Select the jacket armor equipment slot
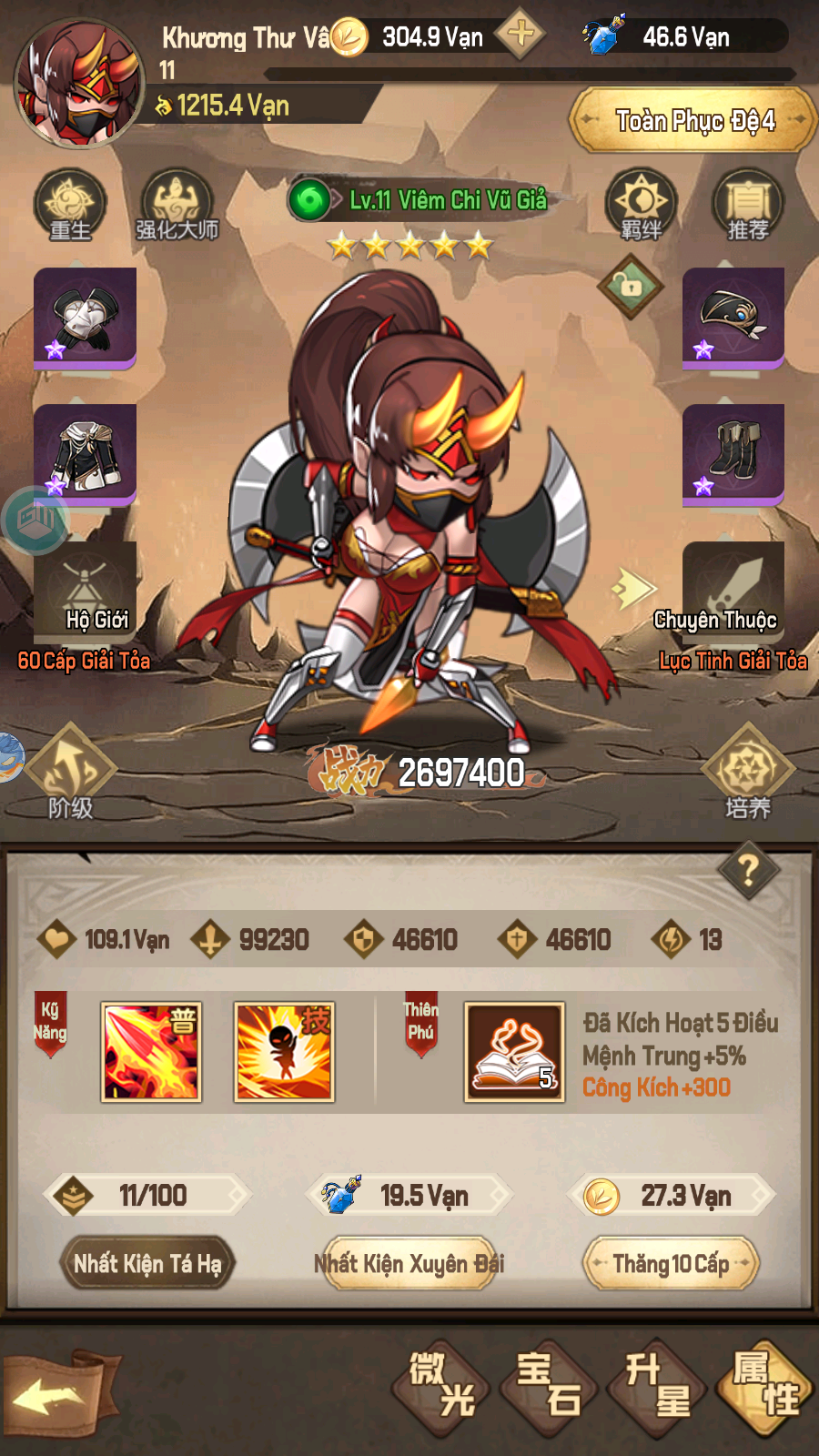Viewport: 819px width, 1456px height. pyautogui.click(x=85, y=453)
